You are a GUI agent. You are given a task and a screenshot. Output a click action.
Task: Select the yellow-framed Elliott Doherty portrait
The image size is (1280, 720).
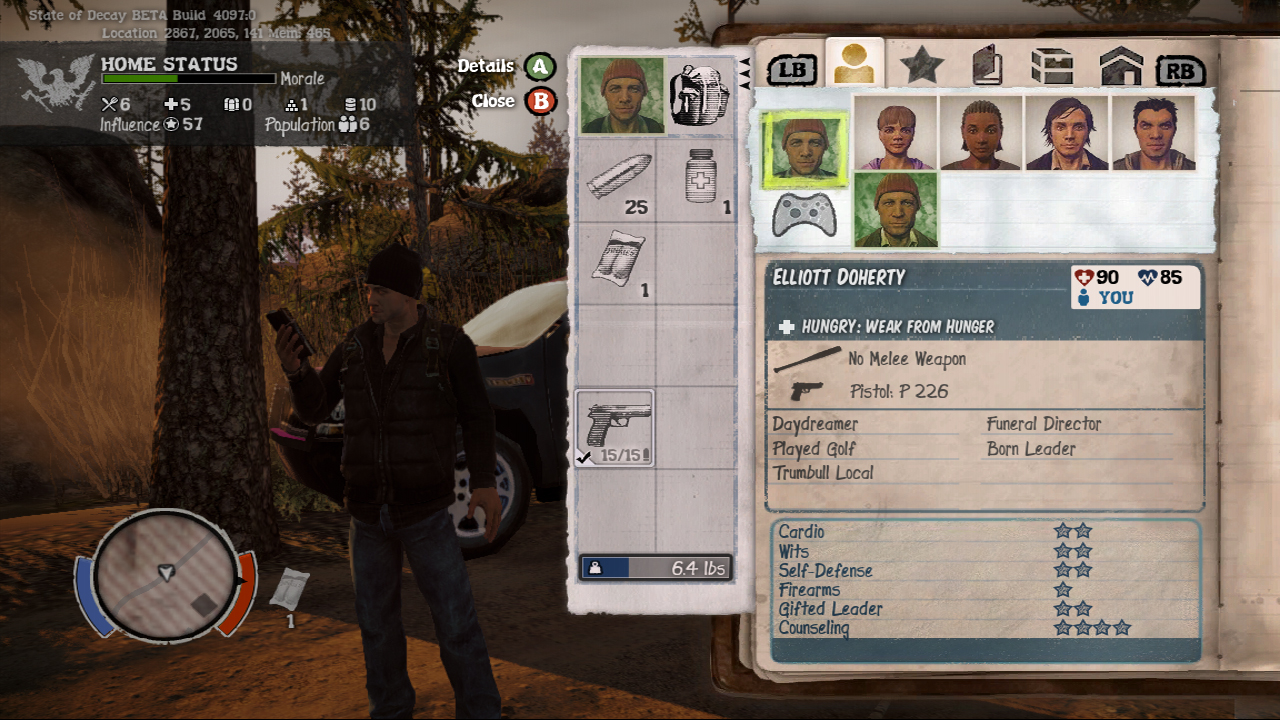(x=805, y=149)
